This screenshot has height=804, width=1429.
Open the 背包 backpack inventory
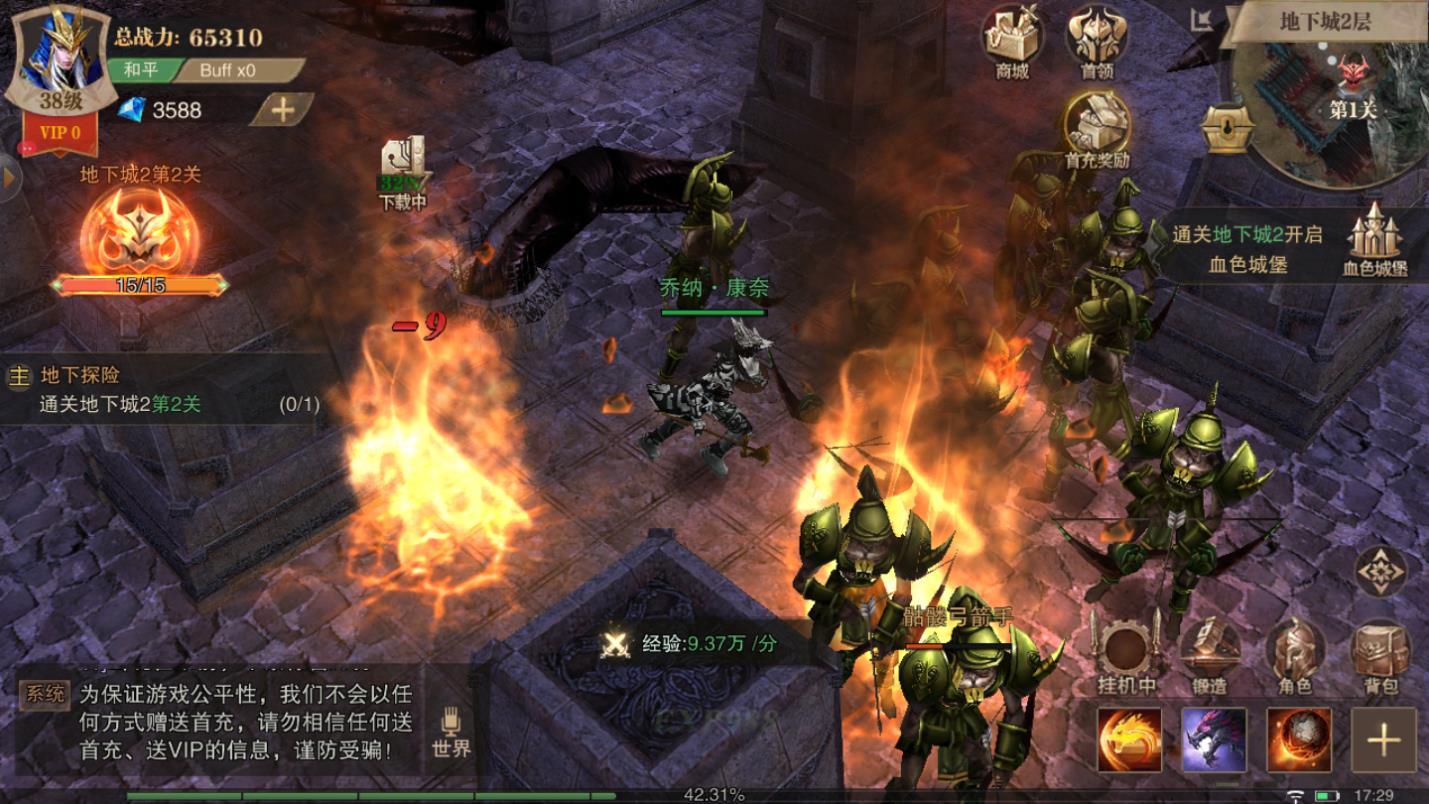coord(1380,654)
